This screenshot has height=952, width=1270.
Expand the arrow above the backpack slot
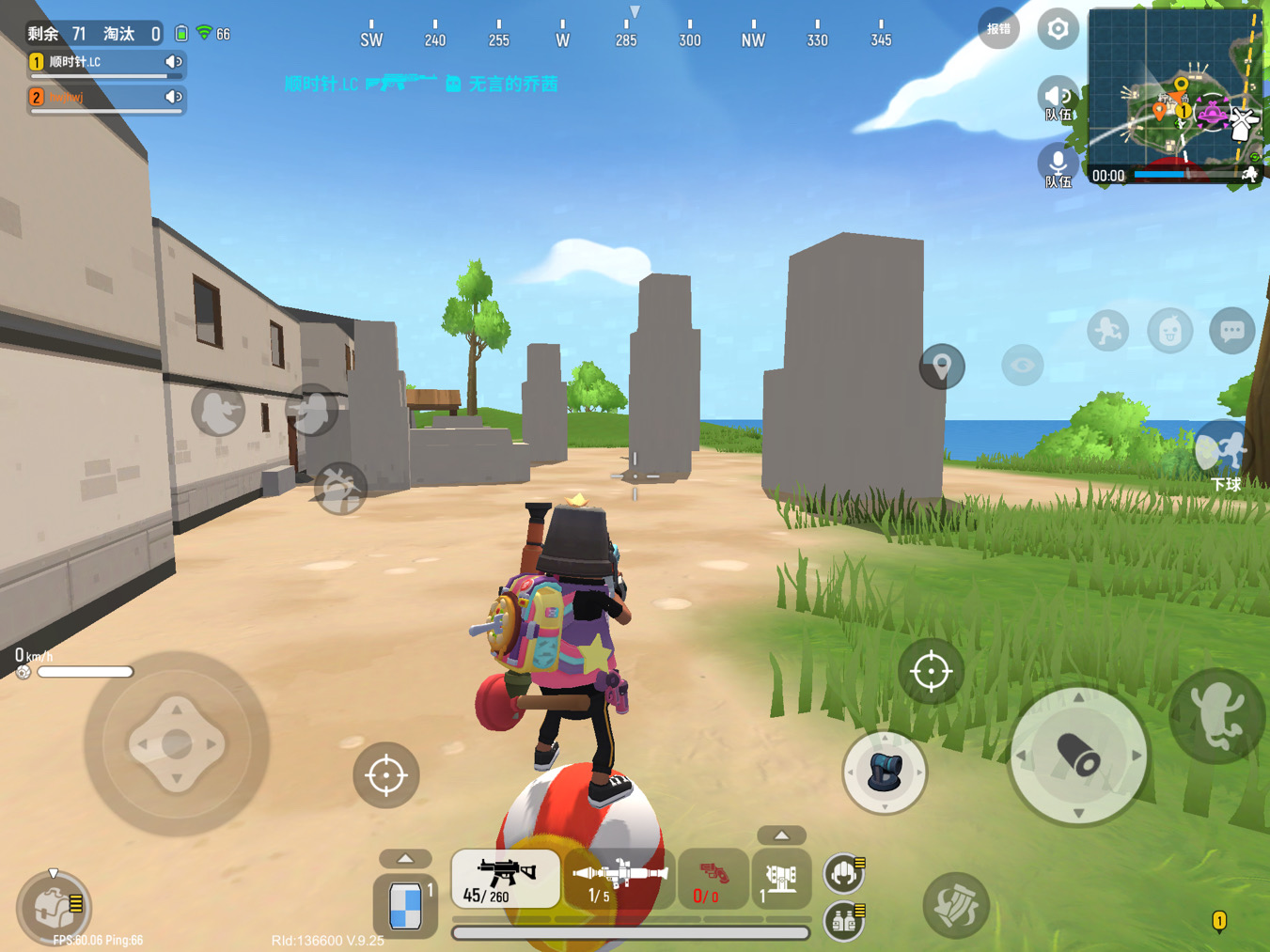(x=406, y=858)
